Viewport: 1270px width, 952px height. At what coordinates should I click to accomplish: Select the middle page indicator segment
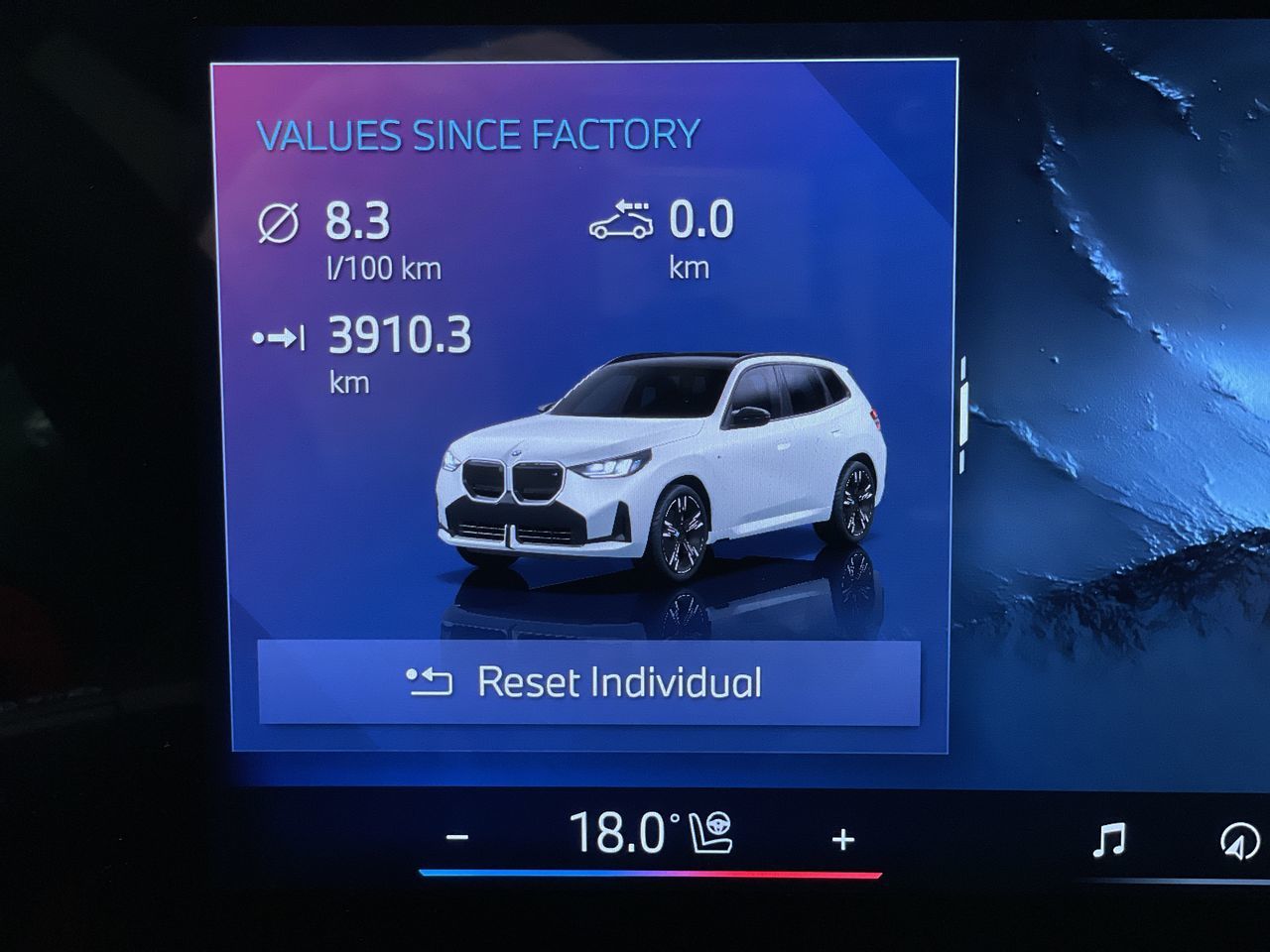pyautogui.click(x=963, y=415)
